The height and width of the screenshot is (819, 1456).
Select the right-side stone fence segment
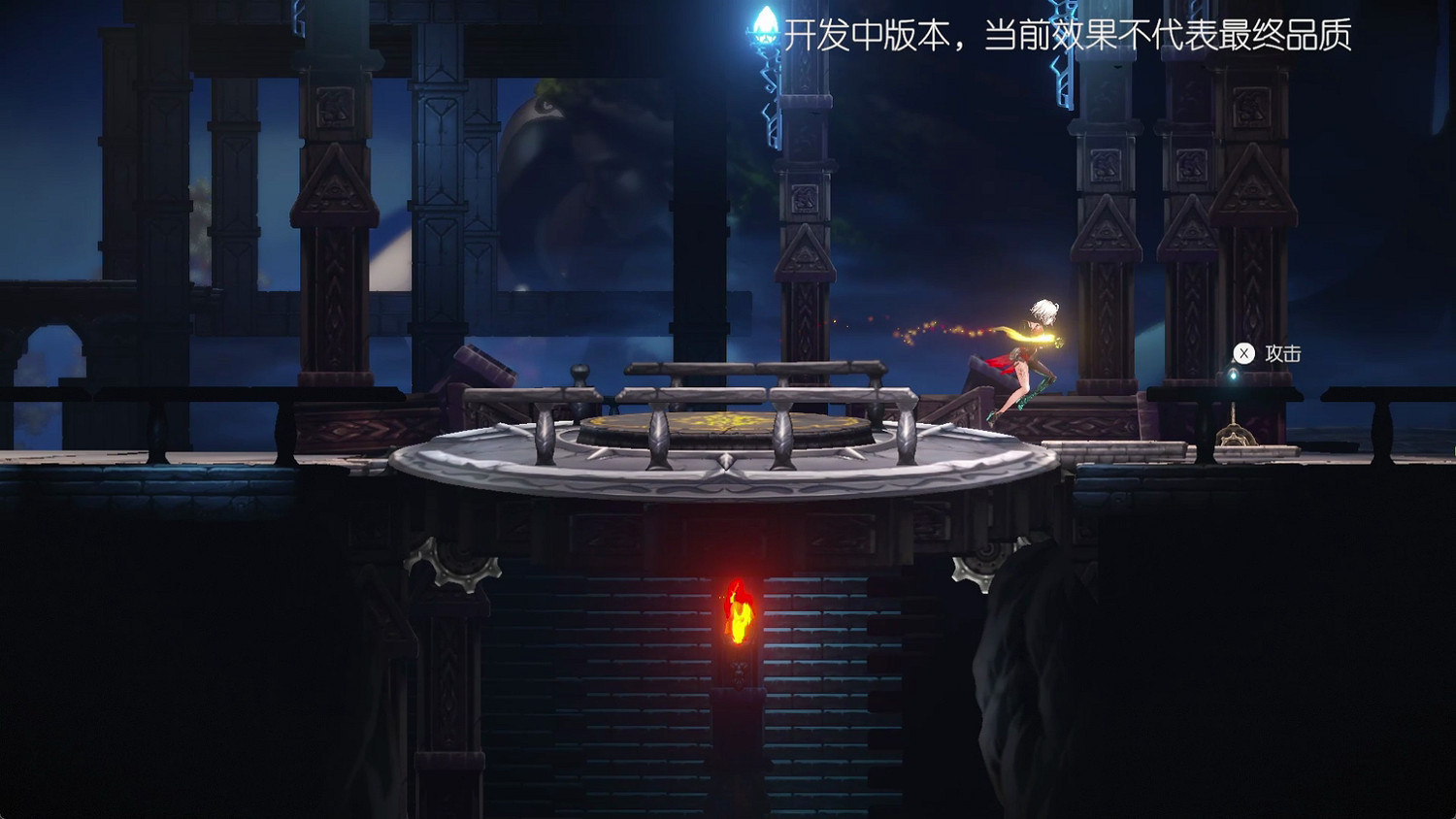tap(1378, 395)
